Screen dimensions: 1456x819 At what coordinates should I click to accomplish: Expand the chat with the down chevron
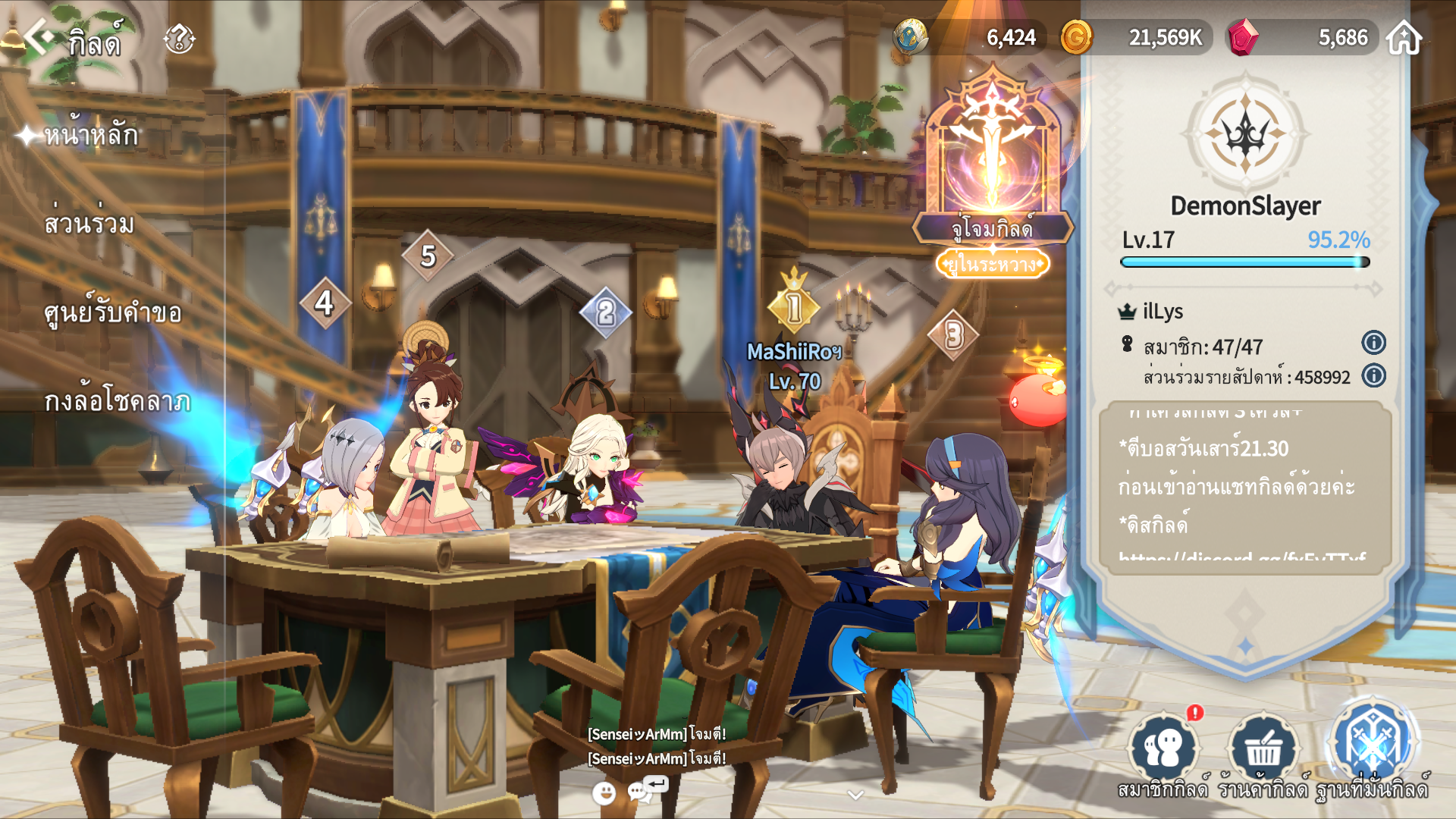855,795
